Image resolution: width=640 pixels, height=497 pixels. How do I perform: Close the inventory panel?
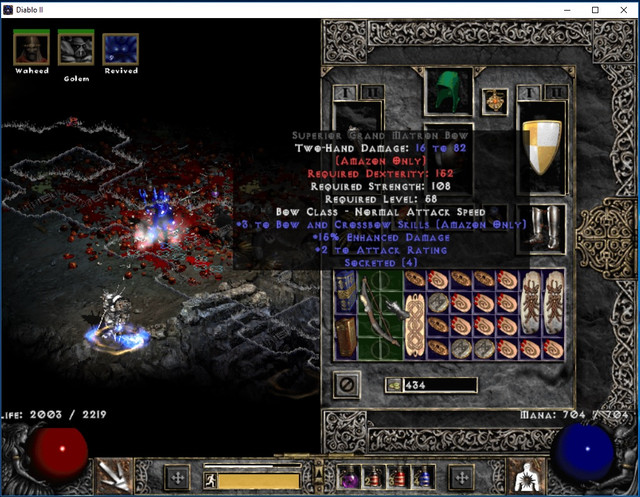point(347,384)
